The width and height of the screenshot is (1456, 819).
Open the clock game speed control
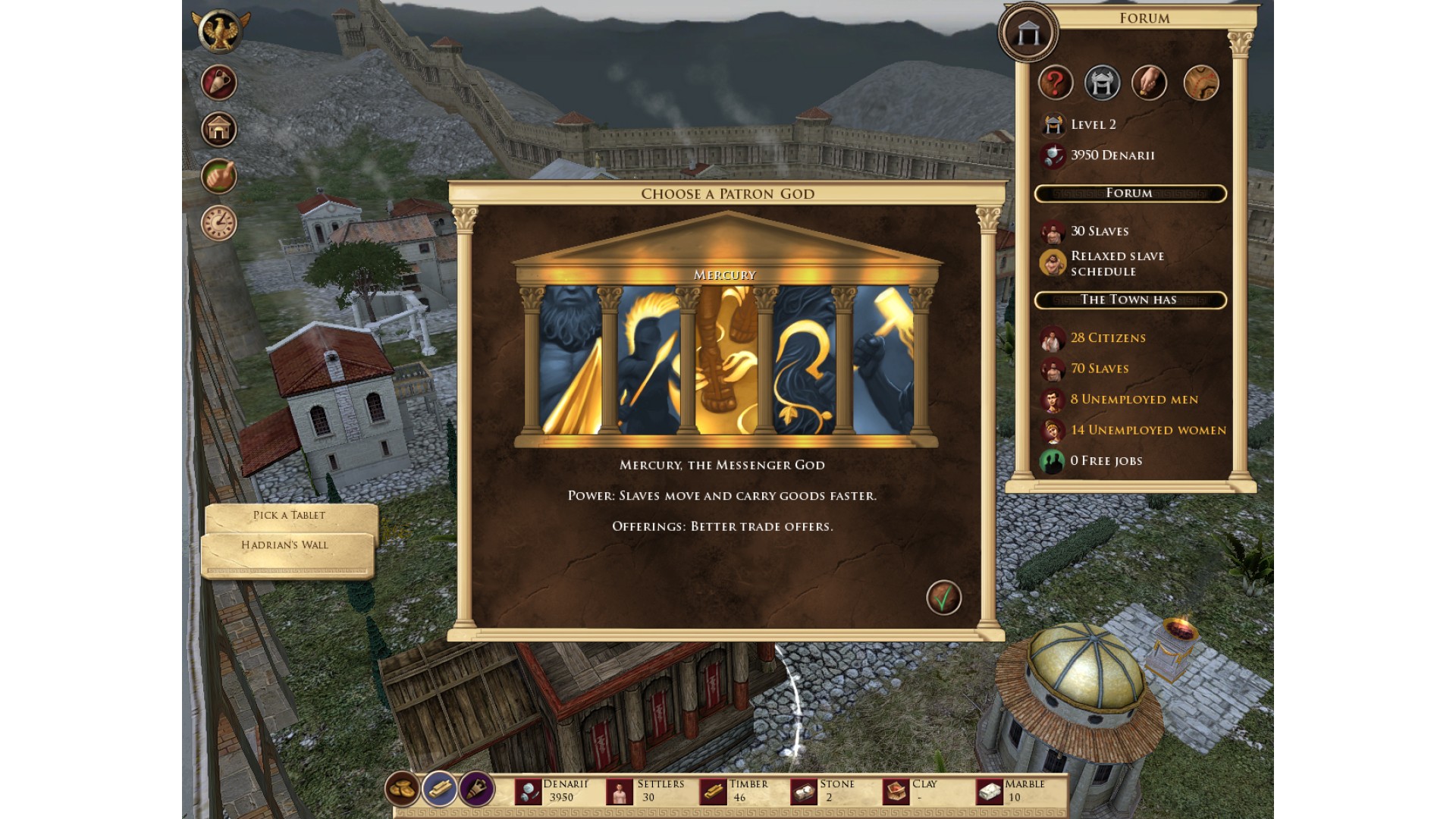(x=219, y=224)
